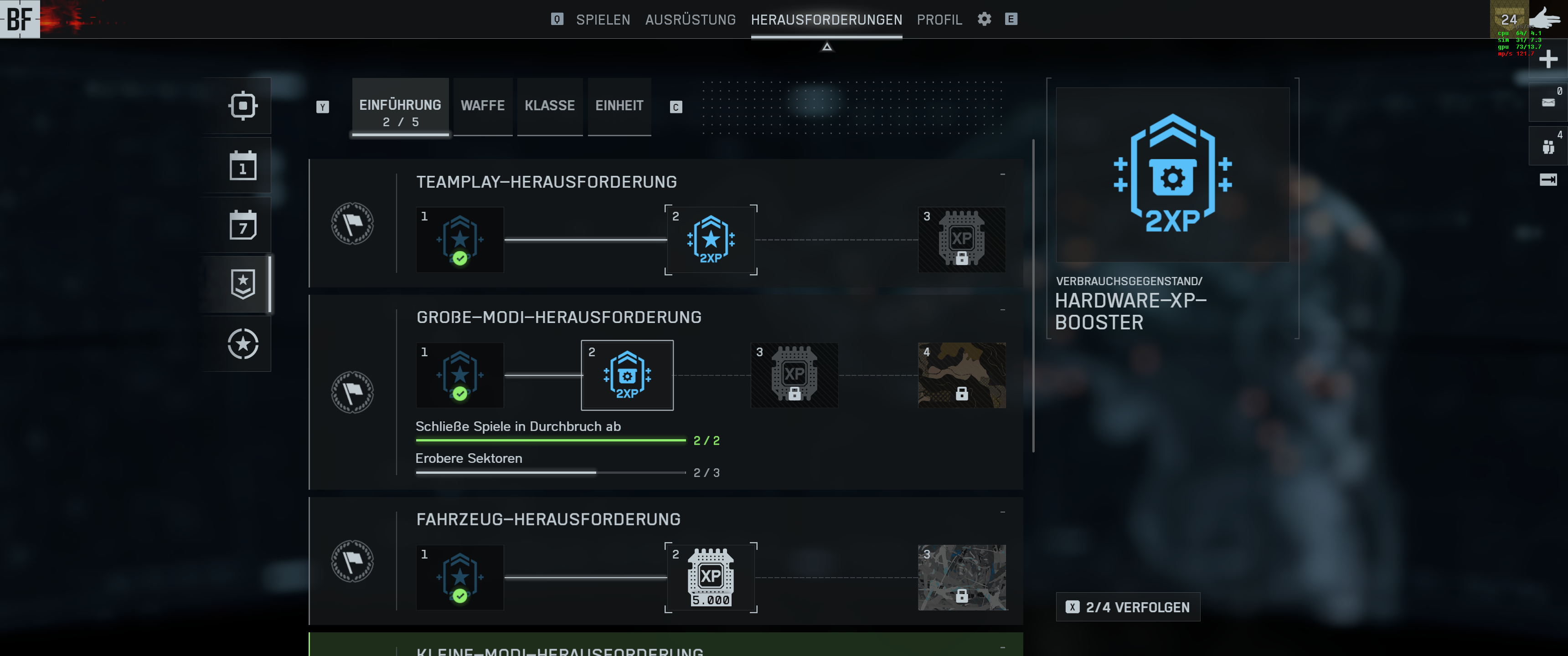Open settings via the gear icon
The width and height of the screenshot is (1568, 656).
pos(984,19)
